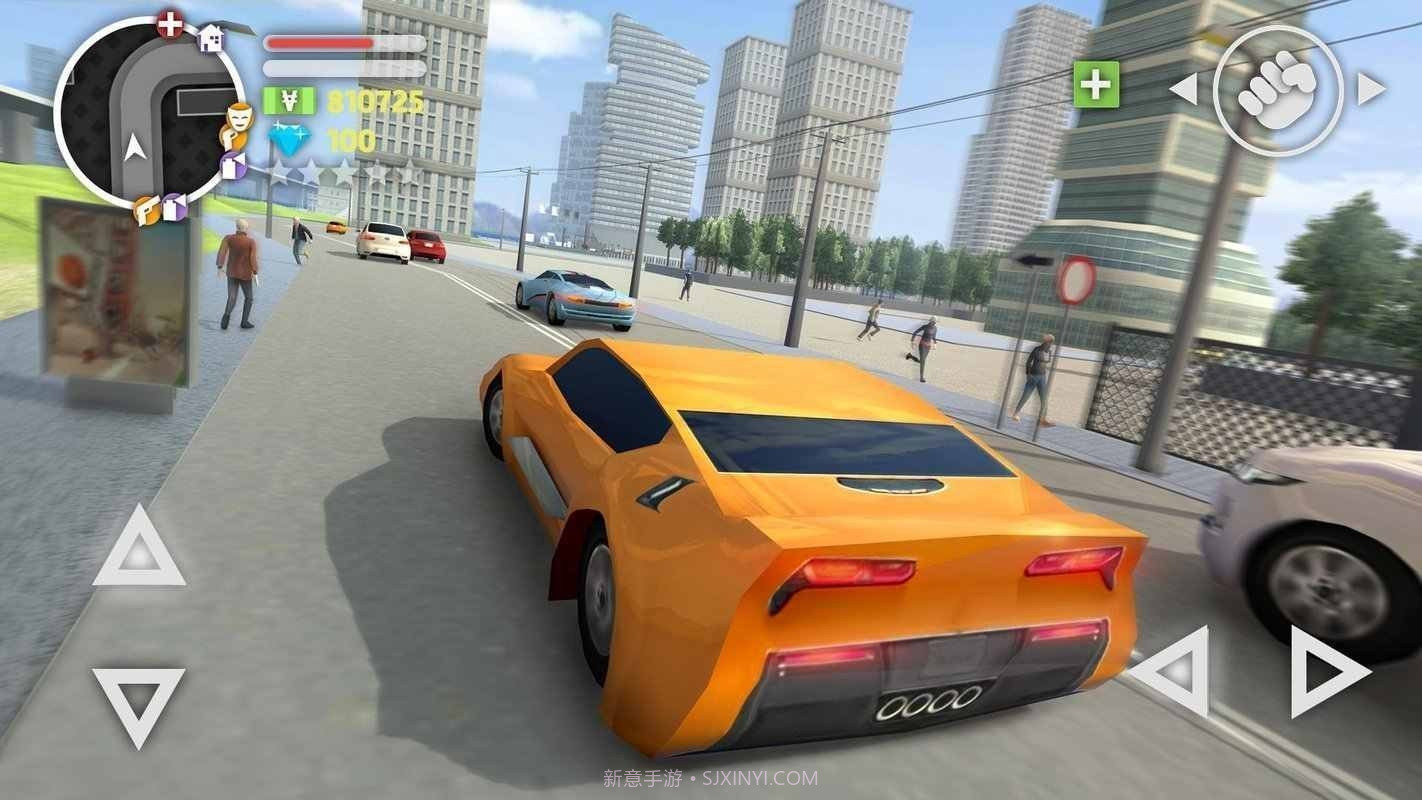Tap the red health cross icon on minimap
1422x800 pixels.
pyautogui.click(x=170, y=23)
